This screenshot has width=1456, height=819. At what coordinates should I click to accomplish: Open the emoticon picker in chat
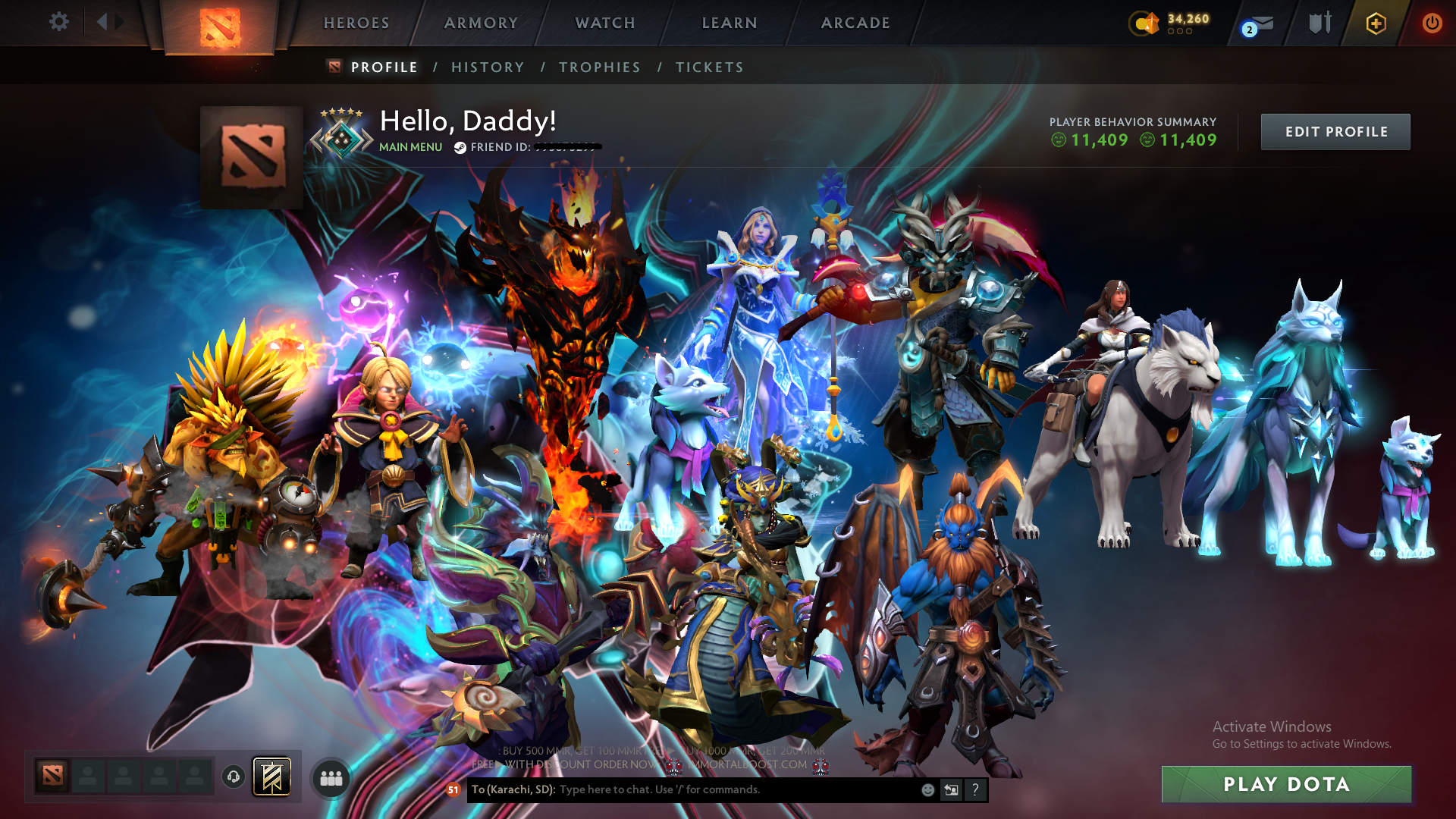click(927, 789)
